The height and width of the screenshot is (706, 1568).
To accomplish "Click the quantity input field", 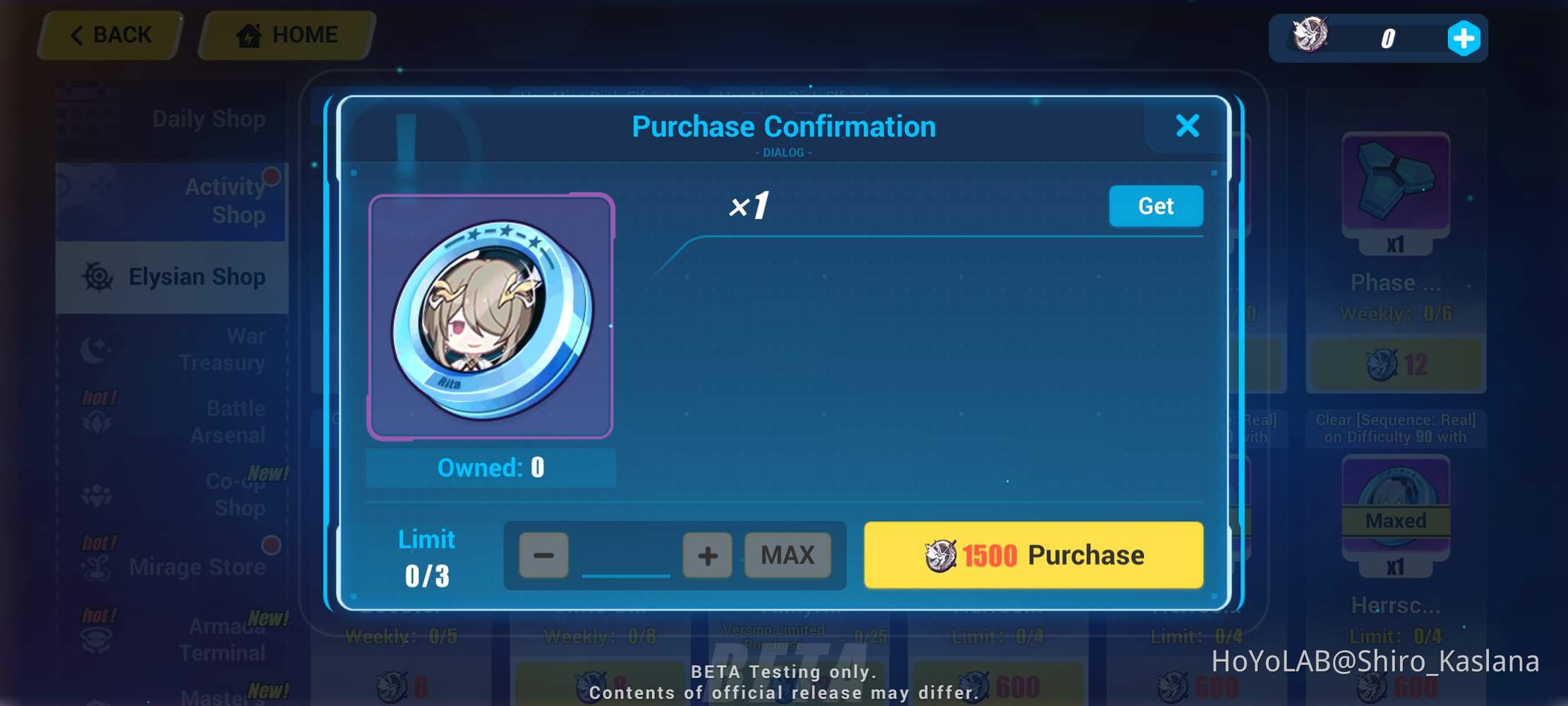I will (x=625, y=558).
